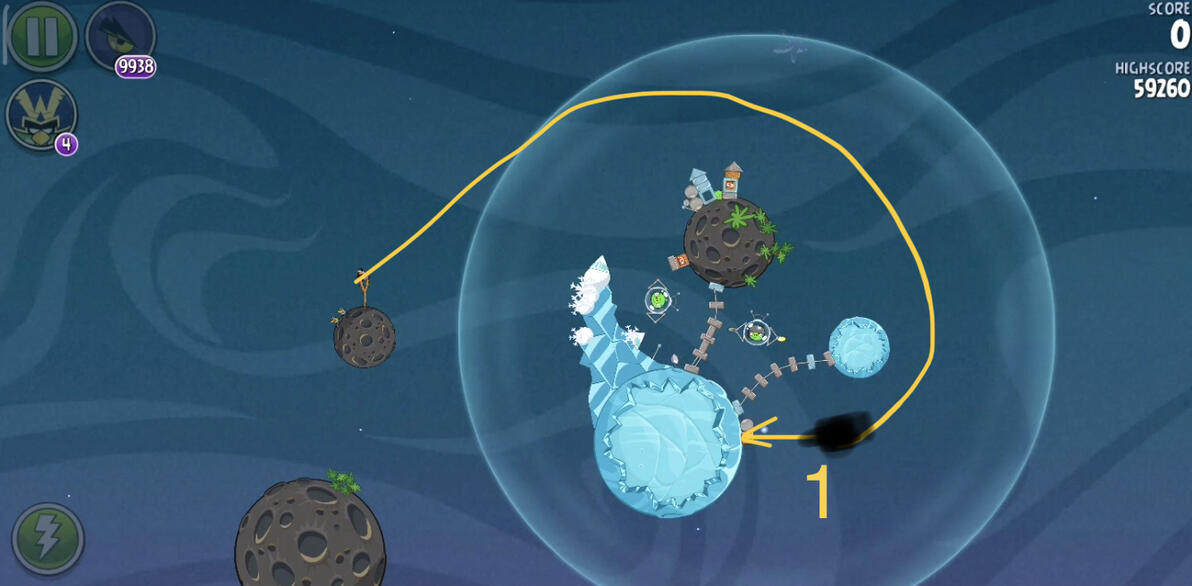Select the Space Eagle power-up icon
This screenshot has height=586, width=1192.
coord(120,35)
